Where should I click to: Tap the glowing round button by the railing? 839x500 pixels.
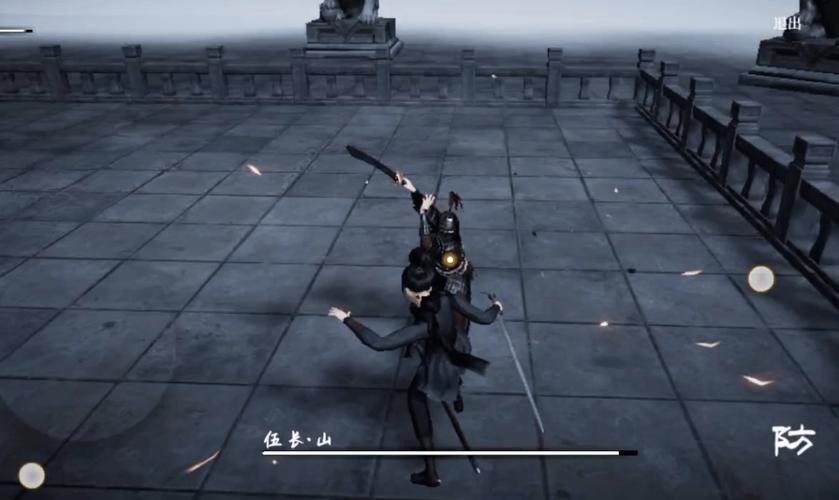761,279
